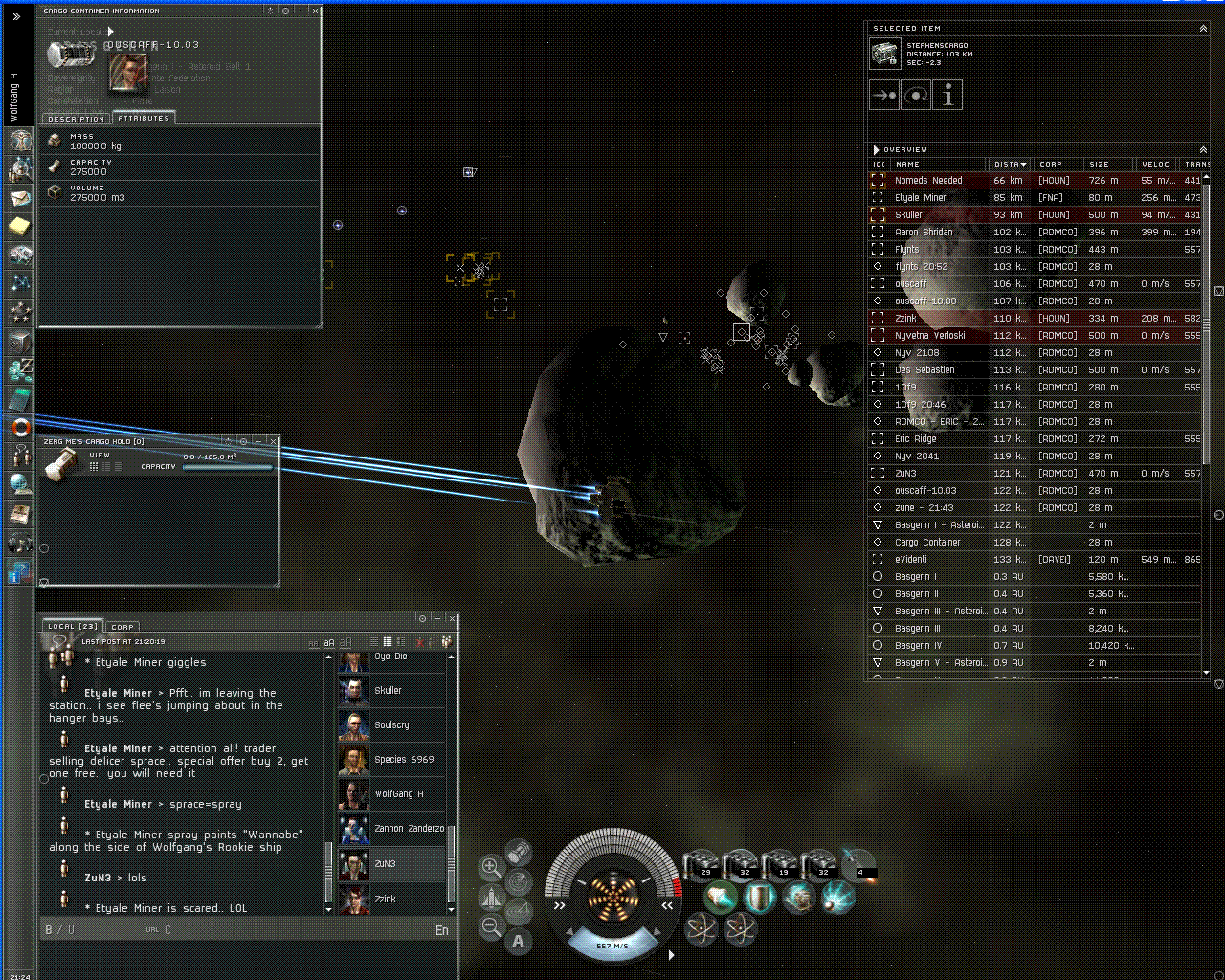Select Nomeds Needed in overview
1225x980 pixels.
(928, 181)
